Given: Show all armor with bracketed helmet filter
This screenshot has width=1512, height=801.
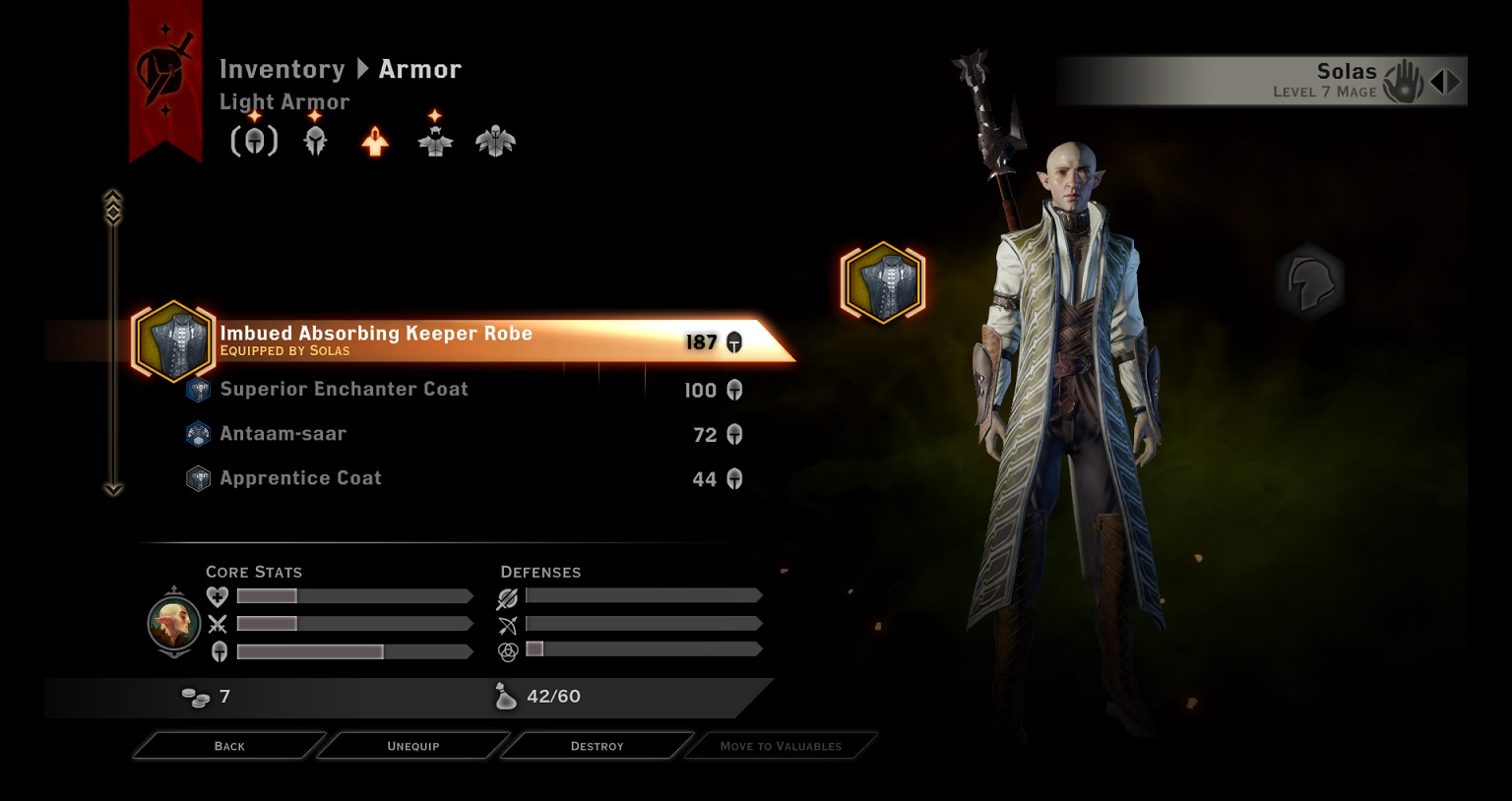Looking at the screenshot, I should point(254,142).
